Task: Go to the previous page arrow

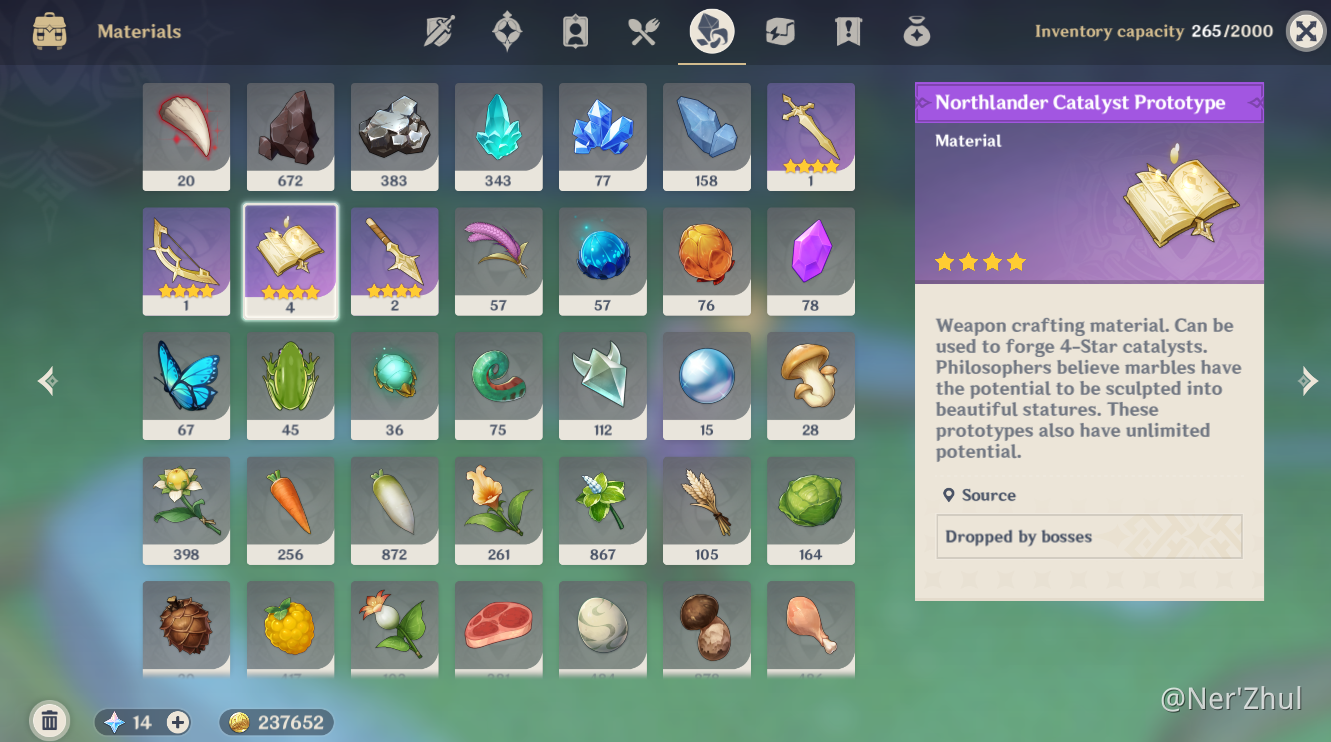Action: pyautogui.click(x=47, y=381)
